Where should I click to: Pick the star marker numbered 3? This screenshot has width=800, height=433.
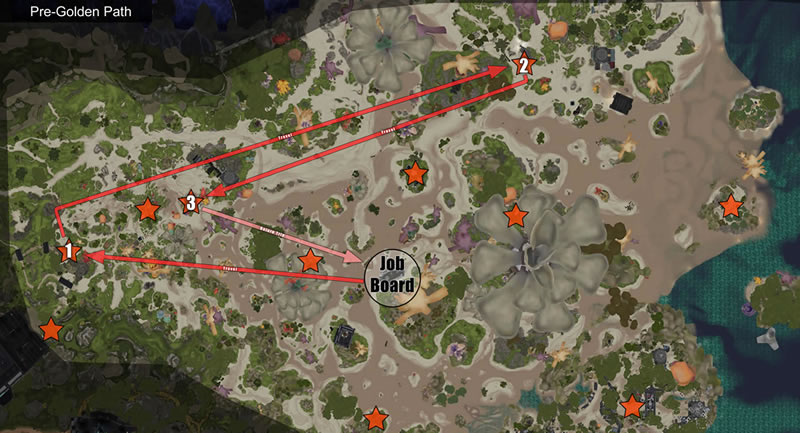190,203
